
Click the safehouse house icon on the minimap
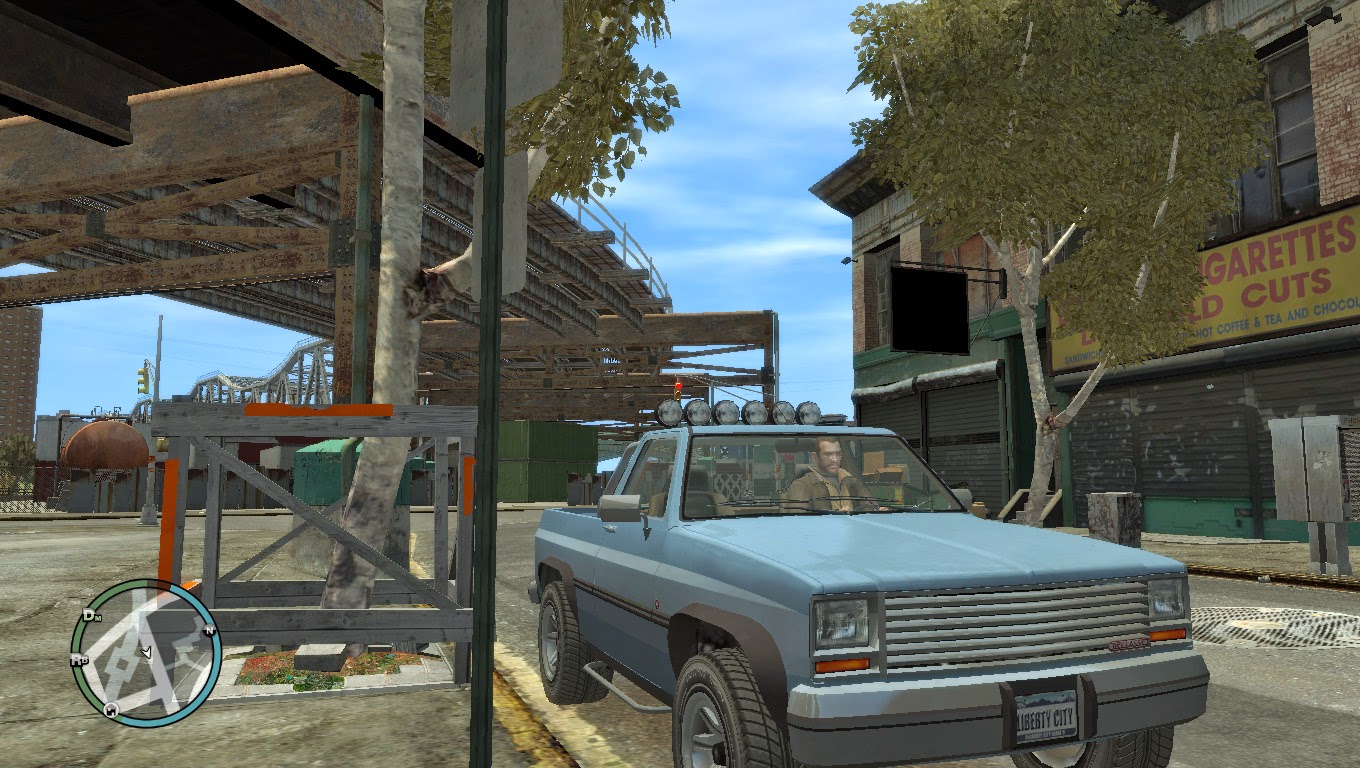pyautogui.click(x=111, y=711)
